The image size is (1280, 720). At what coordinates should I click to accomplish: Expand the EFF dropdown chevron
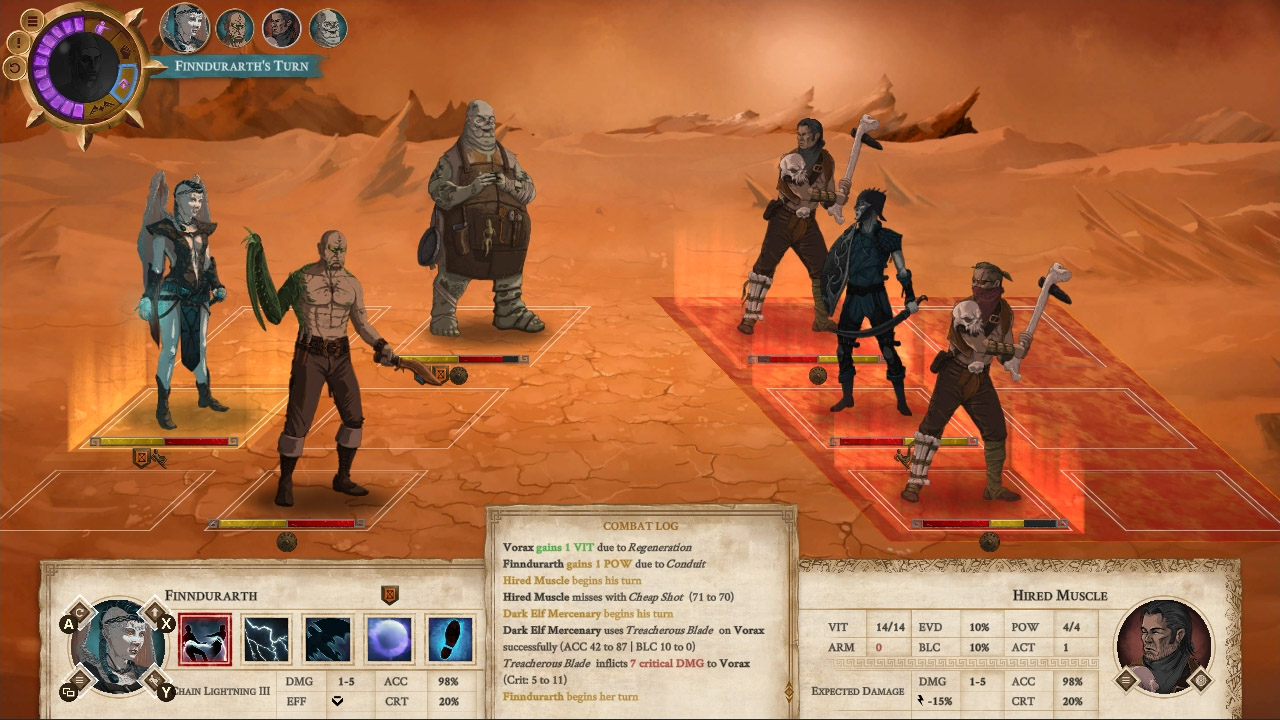(x=338, y=702)
